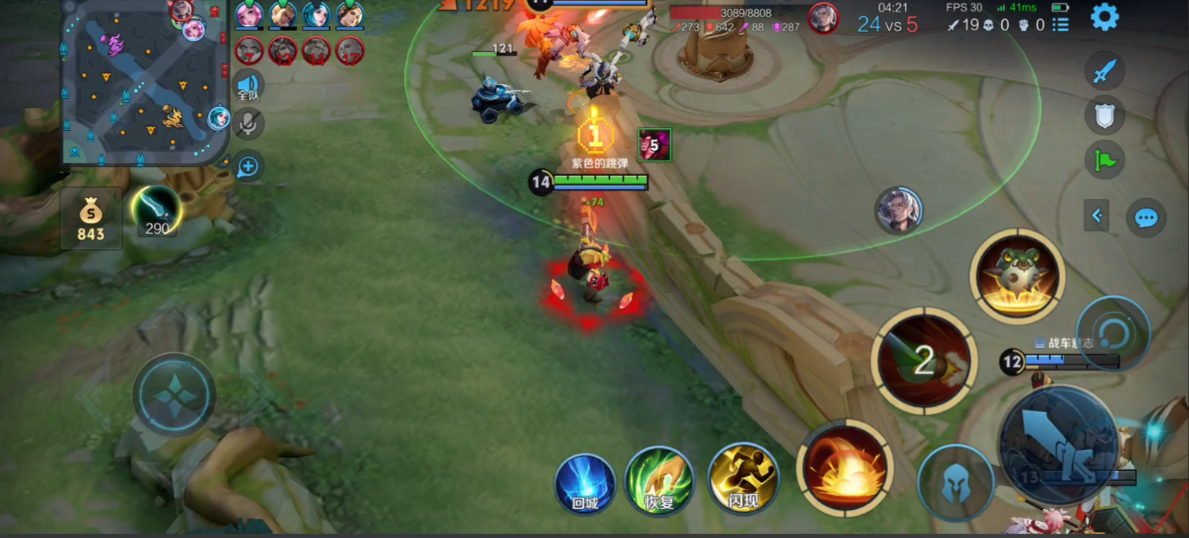Open the shop via gold bag
Viewport: 1189px width, 538px height.
coord(91,218)
